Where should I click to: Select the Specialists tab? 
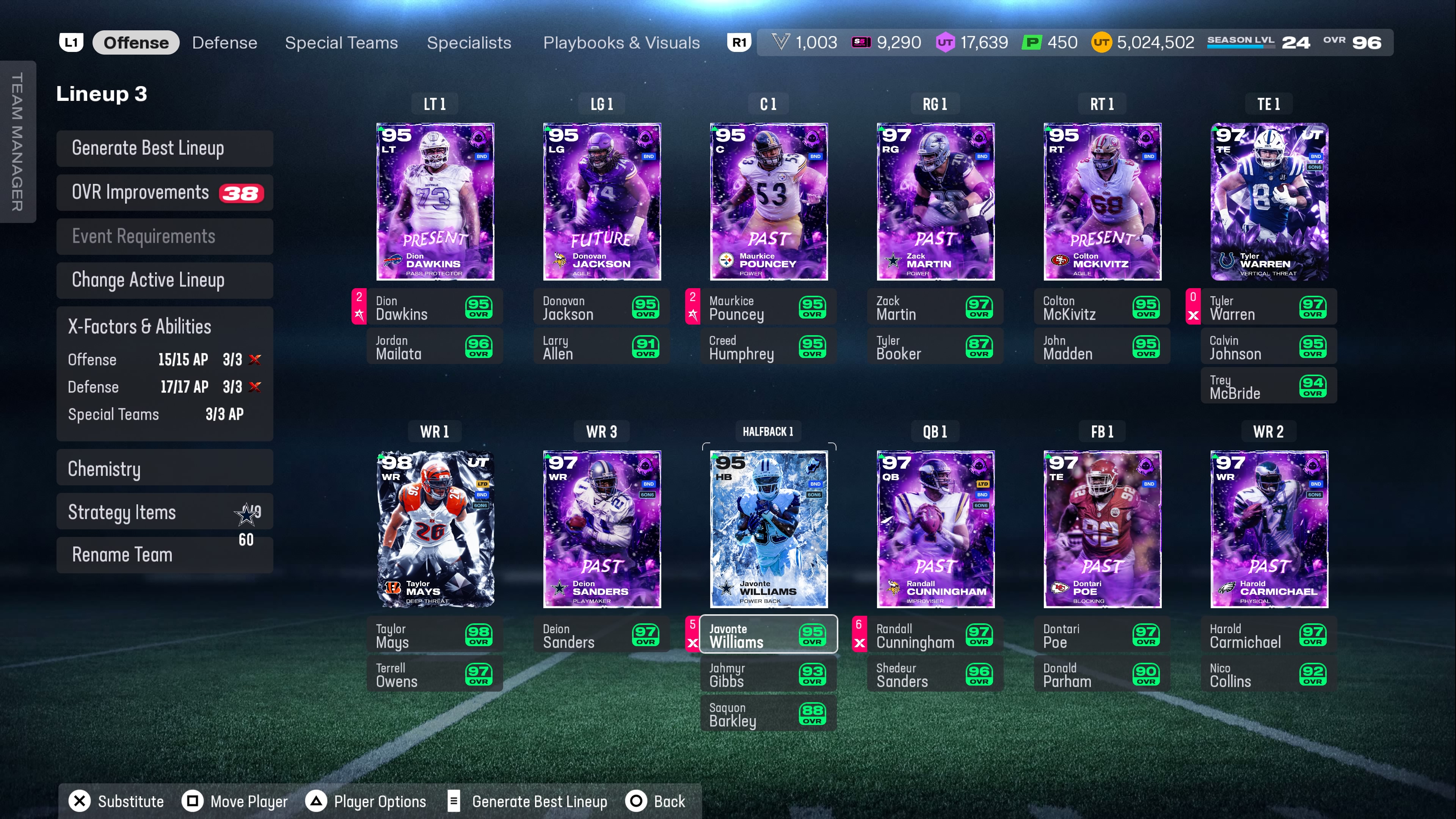point(469,43)
